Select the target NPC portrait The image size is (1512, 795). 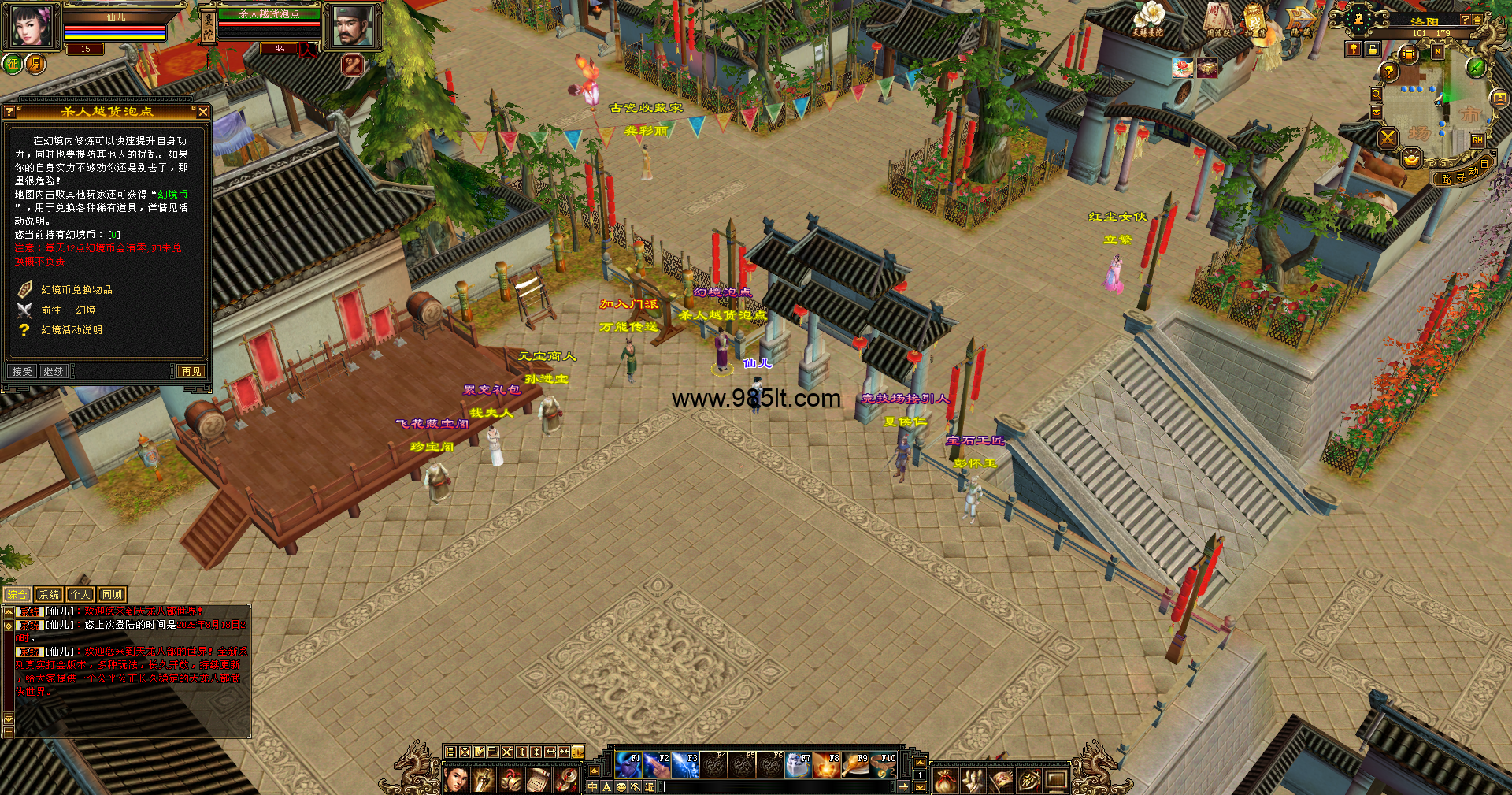point(352,26)
